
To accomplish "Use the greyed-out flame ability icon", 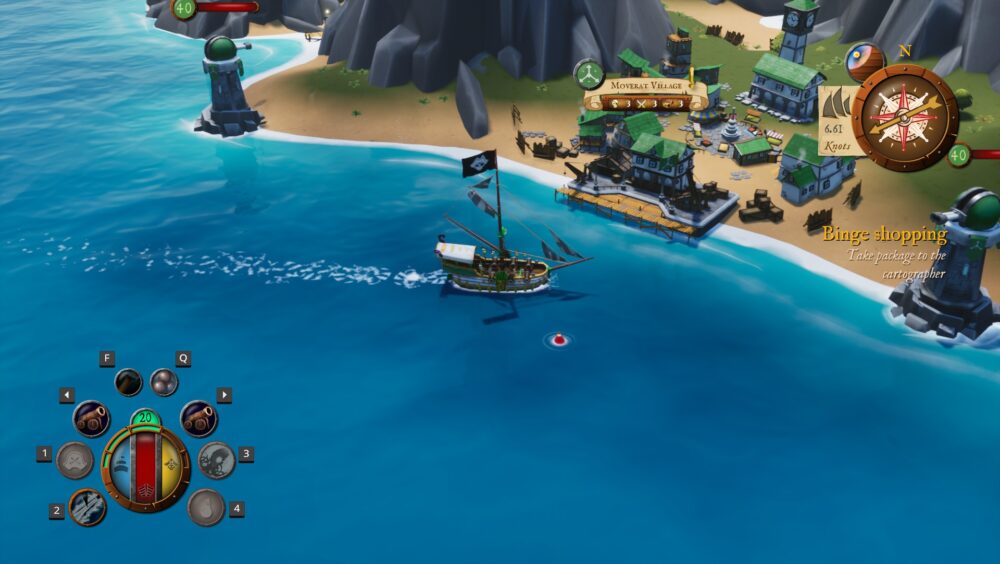I will click(206, 507).
